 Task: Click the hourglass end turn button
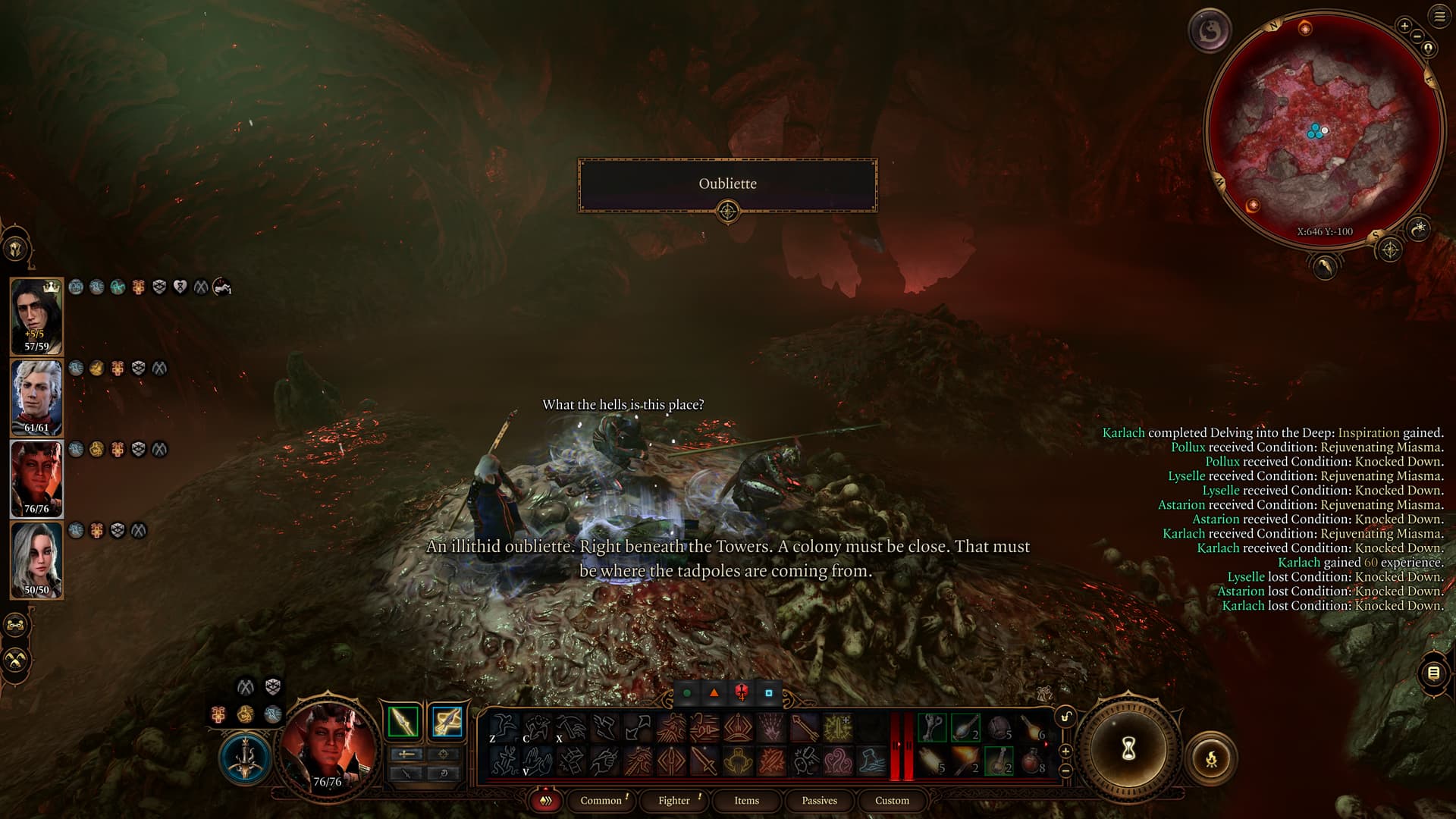pos(1128,750)
